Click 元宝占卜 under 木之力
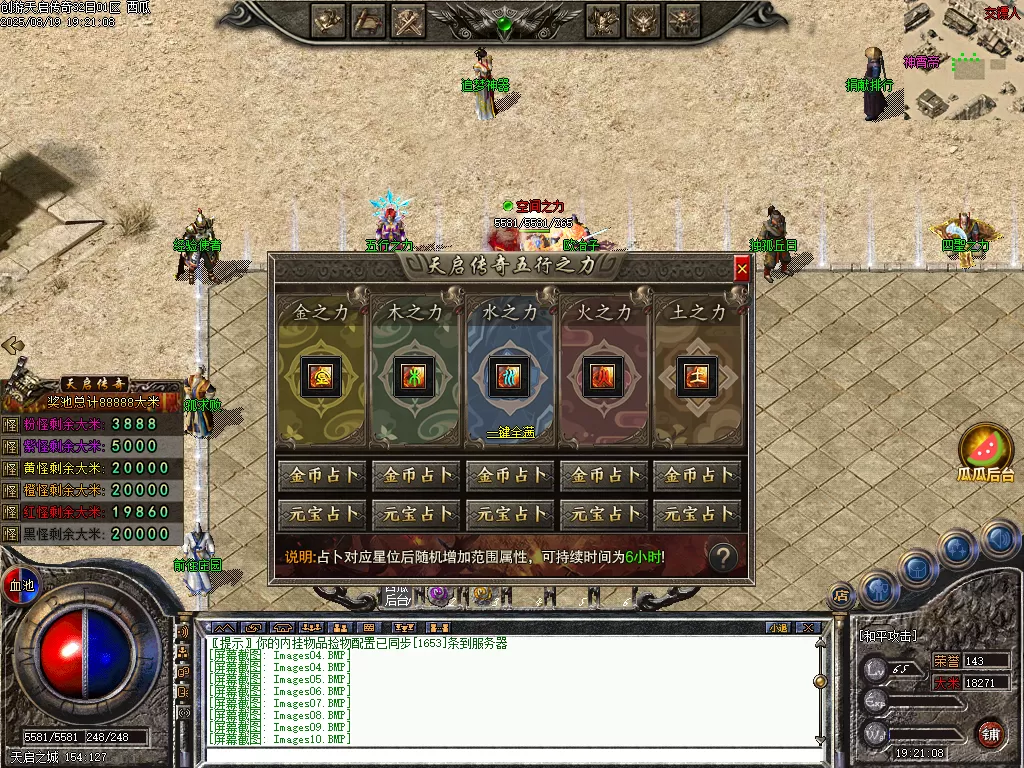The image size is (1024, 768). [x=416, y=515]
